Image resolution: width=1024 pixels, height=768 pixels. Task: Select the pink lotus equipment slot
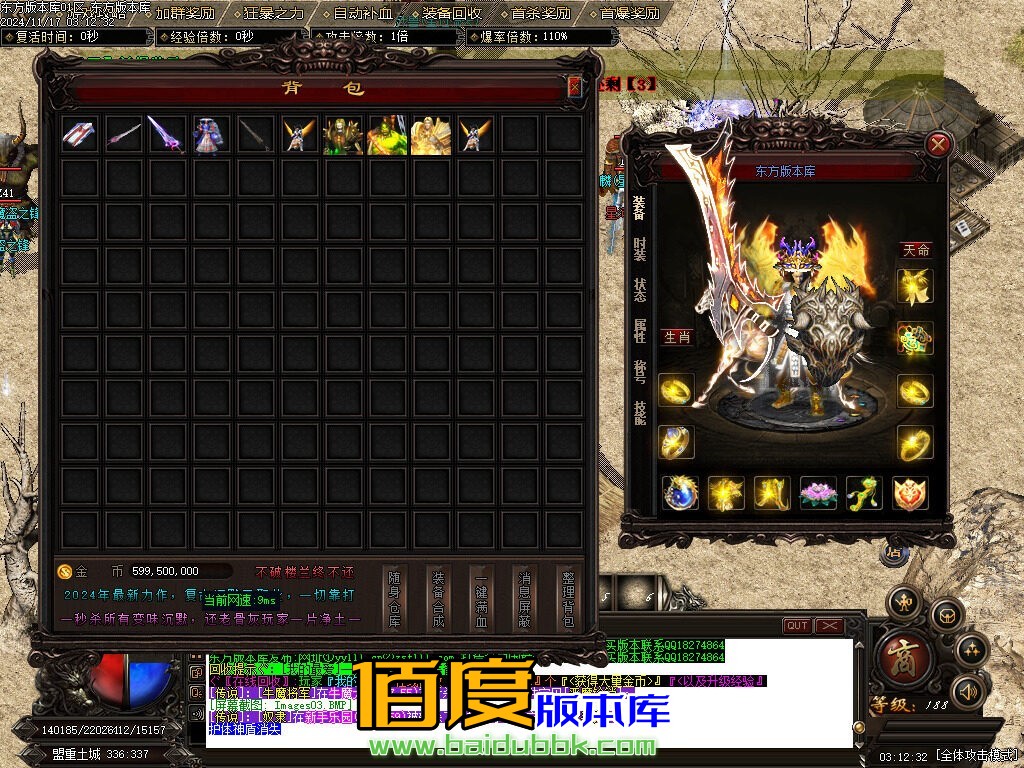pos(818,493)
